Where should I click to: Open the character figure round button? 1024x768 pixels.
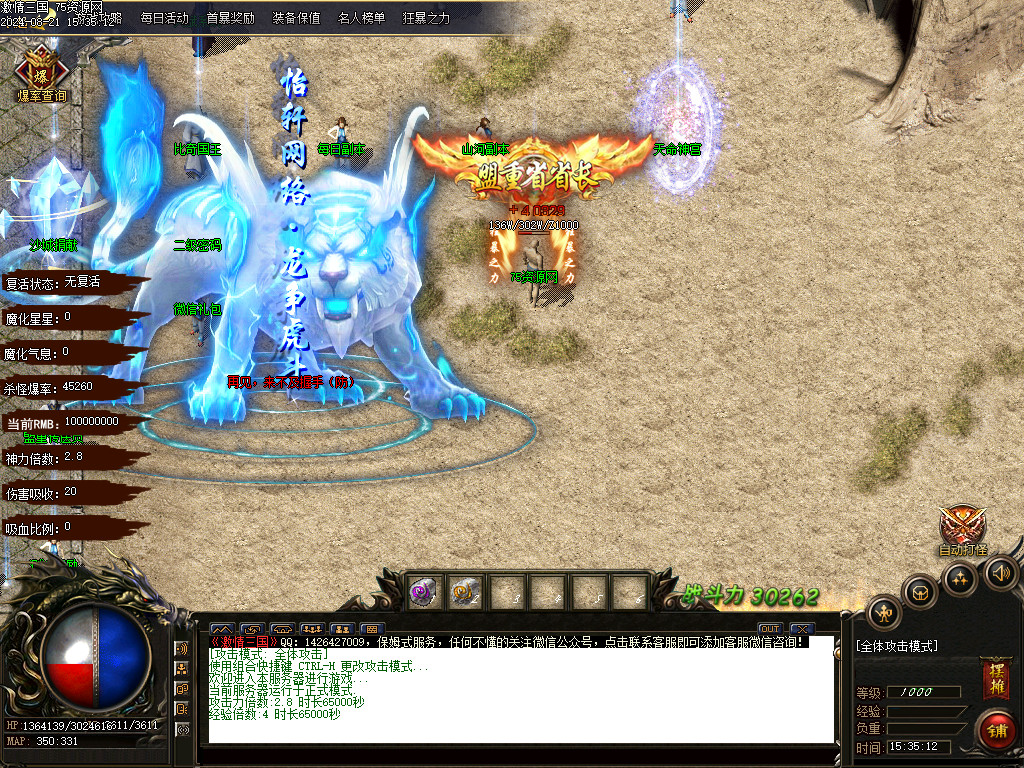tap(884, 612)
